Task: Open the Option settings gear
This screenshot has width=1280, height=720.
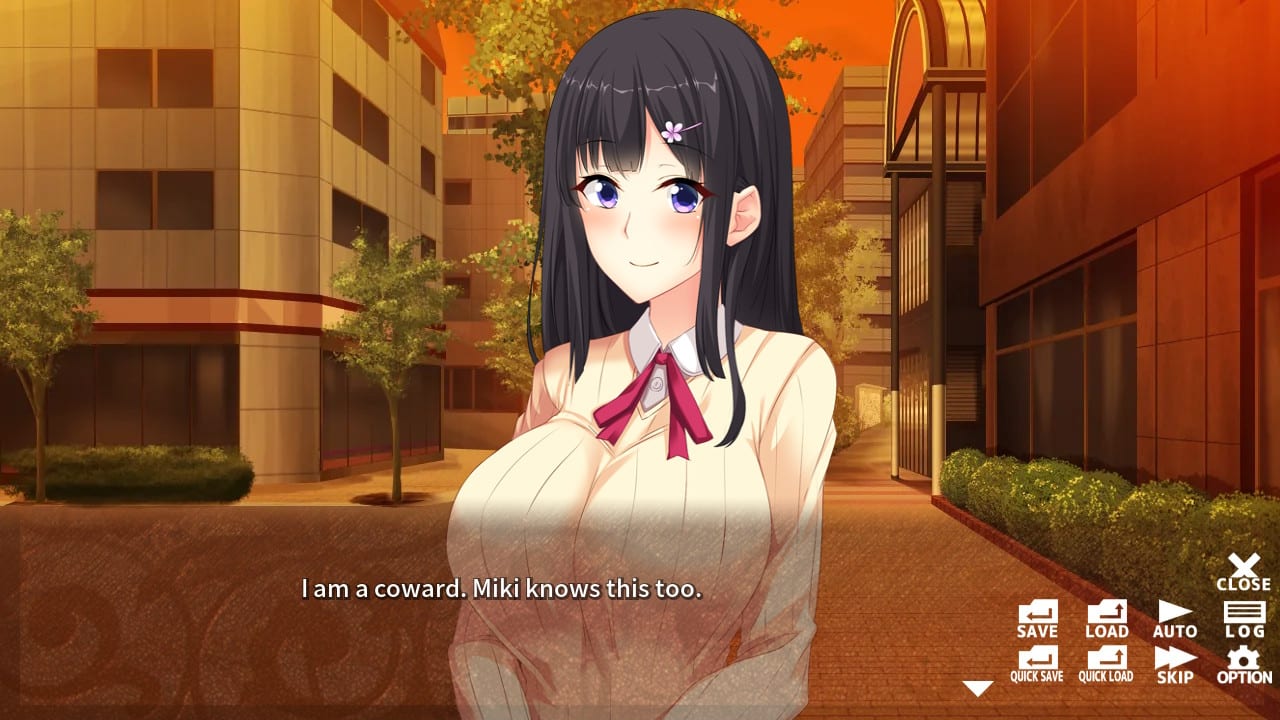Action: tap(1242, 662)
